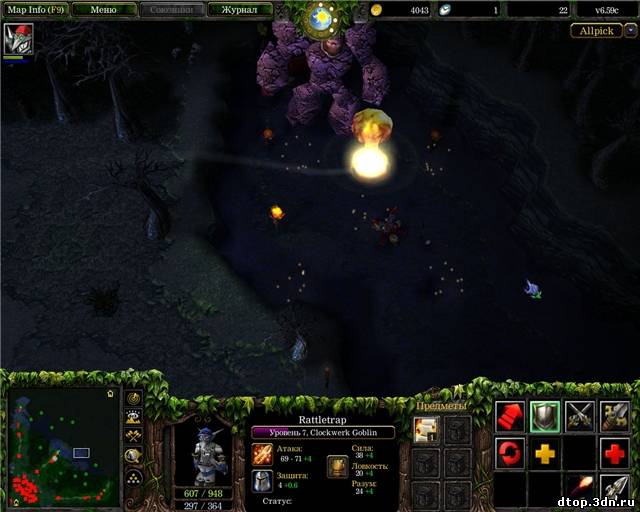640x512 pixels.
Task: Click the yellow plus attribute bonus icon
Action: [545, 452]
